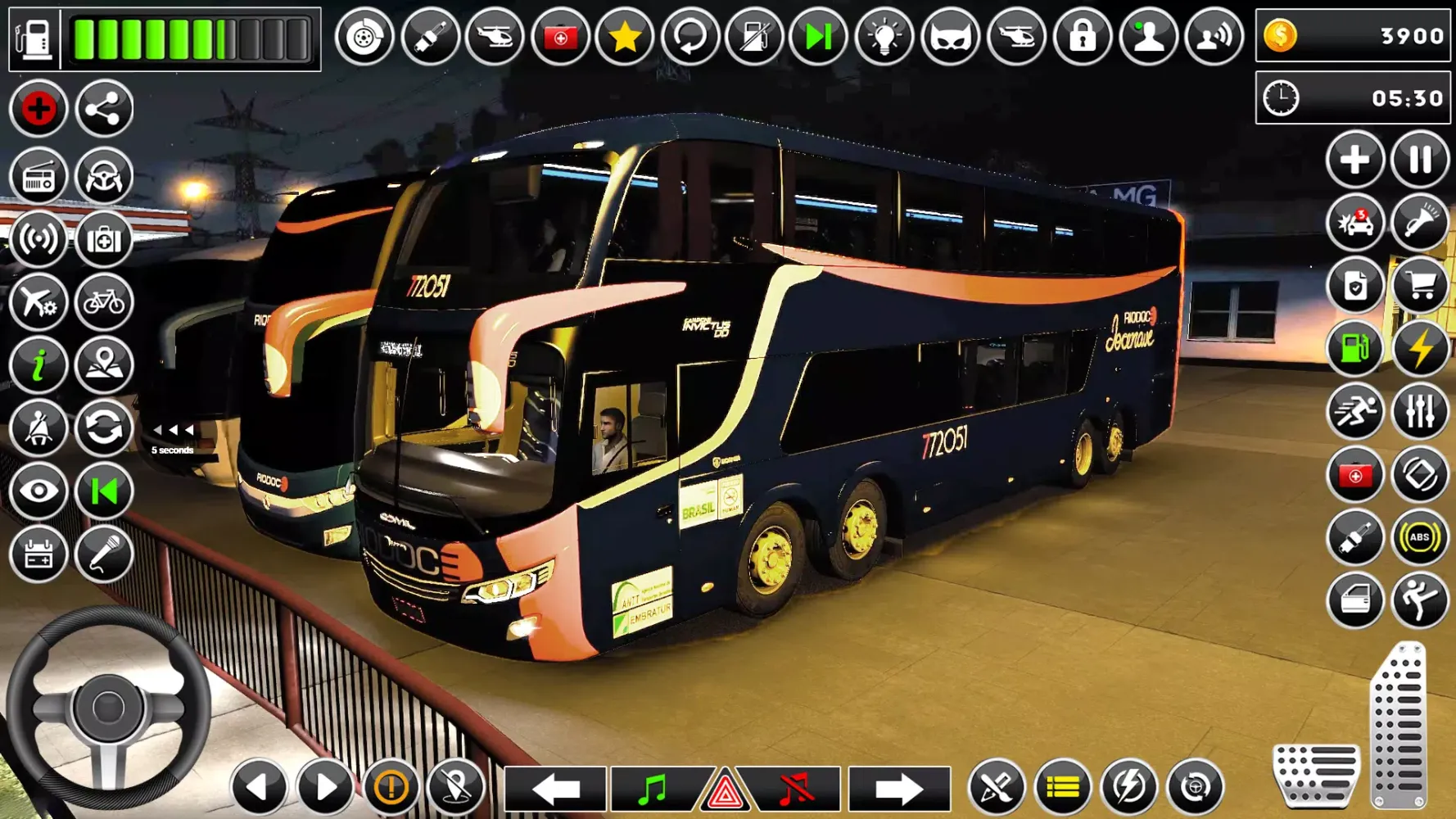The height and width of the screenshot is (819, 1456).
Task: Turn on the green music note
Action: click(653, 789)
